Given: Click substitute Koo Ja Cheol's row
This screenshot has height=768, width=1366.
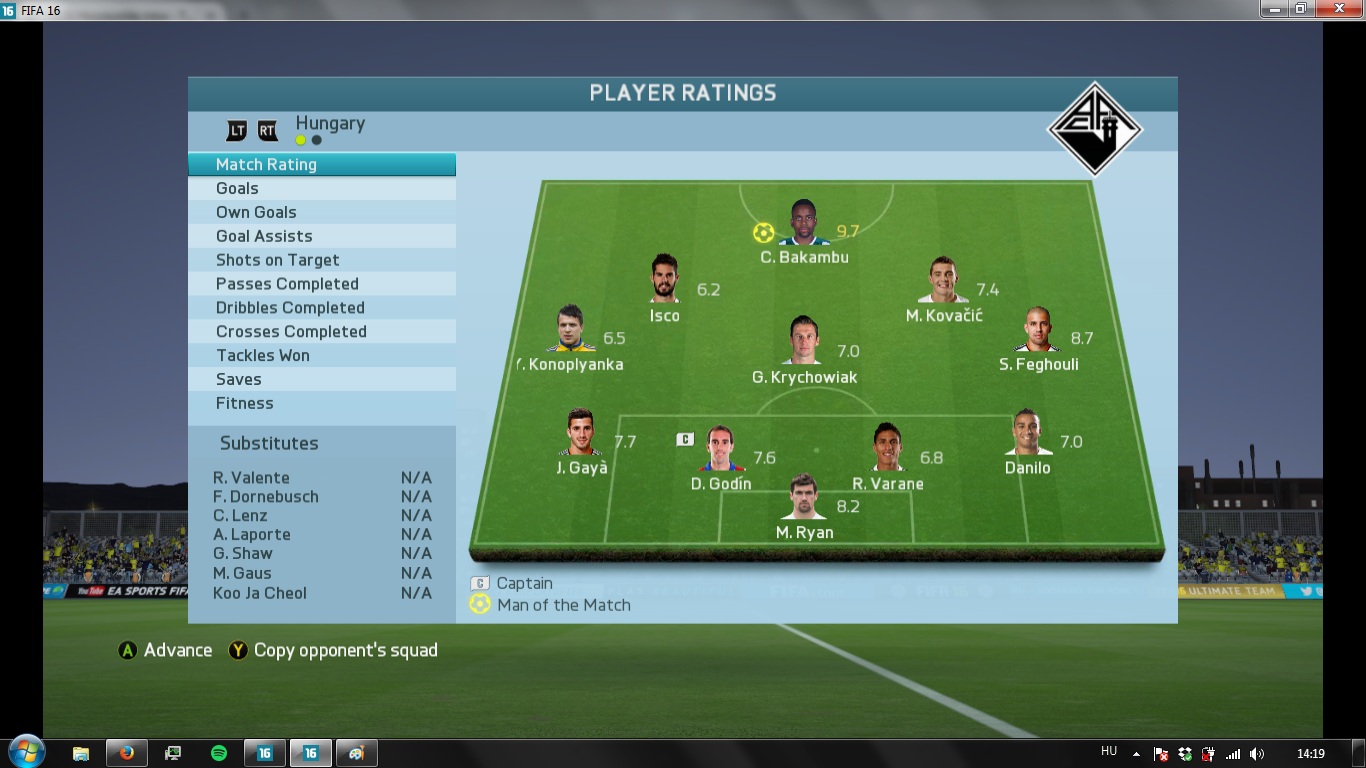Looking at the screenshot, I should point(322,593).
